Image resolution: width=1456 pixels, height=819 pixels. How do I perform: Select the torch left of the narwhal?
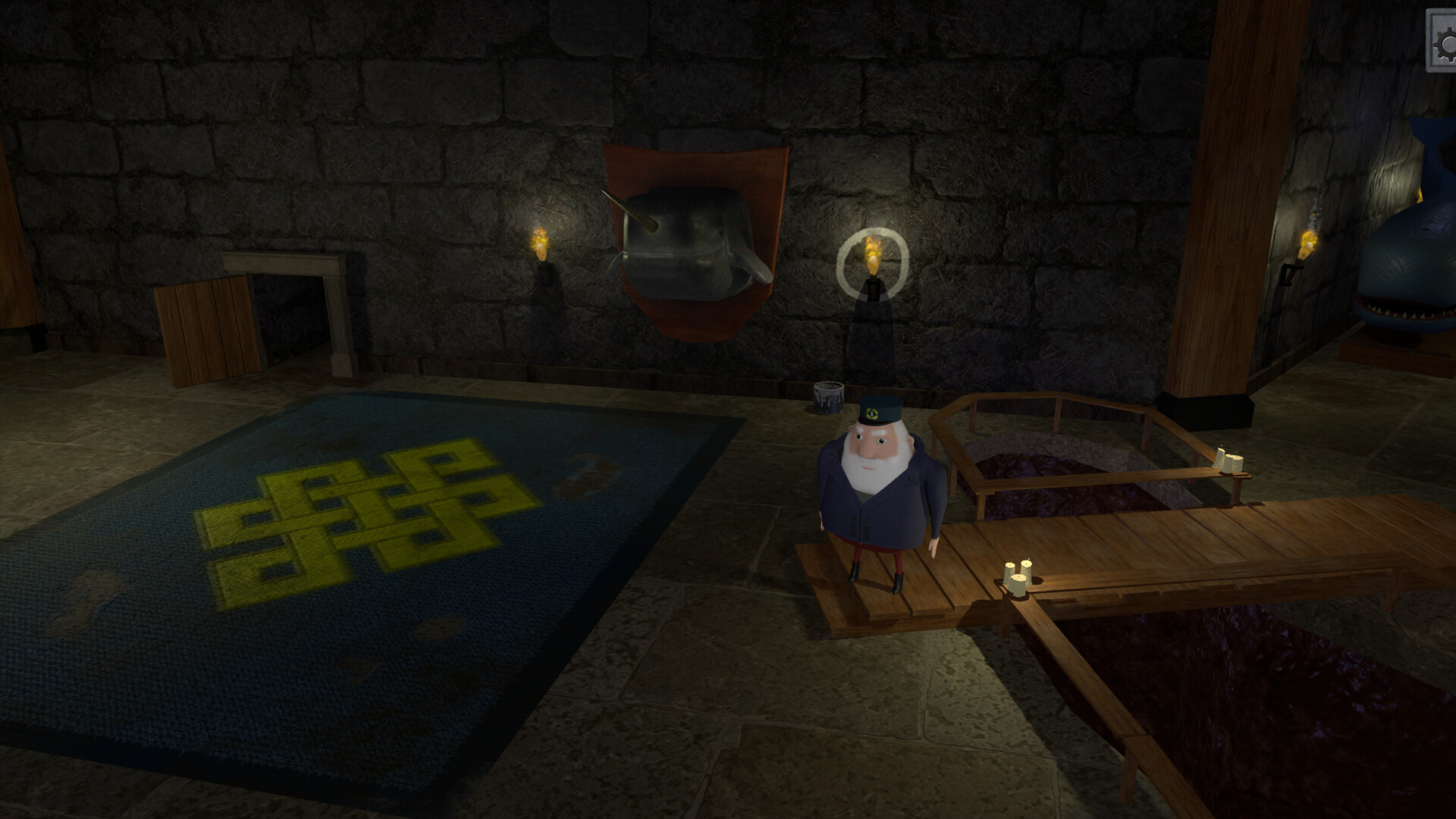pos(541,246)
